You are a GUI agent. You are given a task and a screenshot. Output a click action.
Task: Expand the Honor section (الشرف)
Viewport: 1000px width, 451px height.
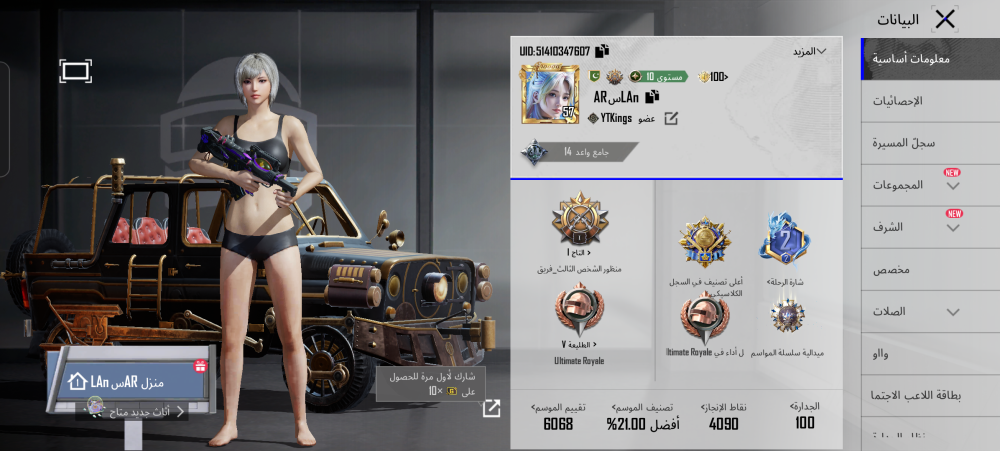click(918, 227)
